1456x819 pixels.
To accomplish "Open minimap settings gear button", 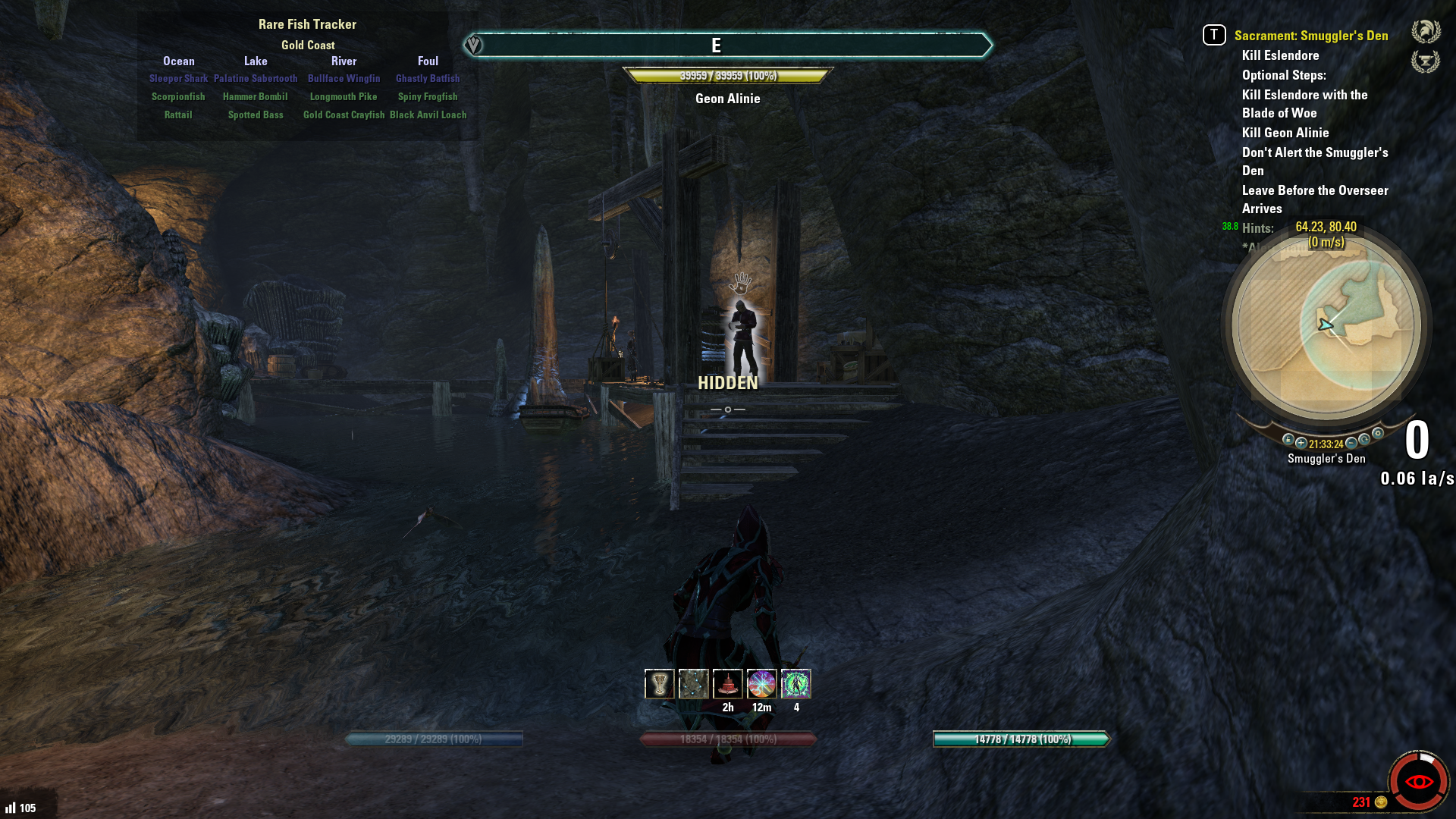I will click(1378, 434).
